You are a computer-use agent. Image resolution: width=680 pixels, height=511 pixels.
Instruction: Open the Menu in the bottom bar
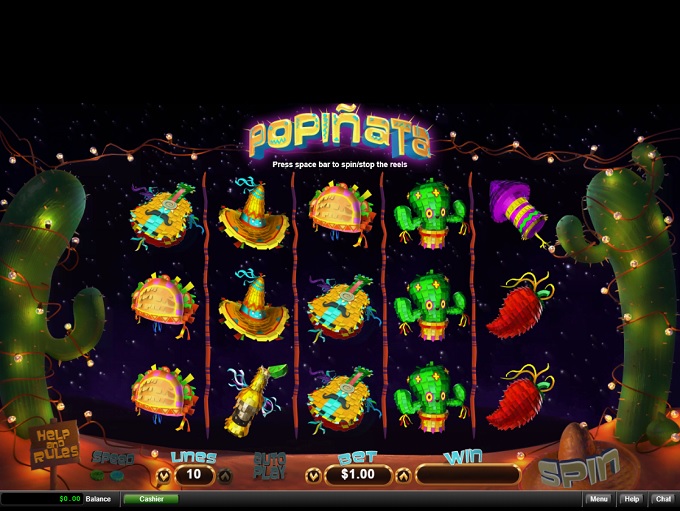pyautogui.click(x=598, y=499)
